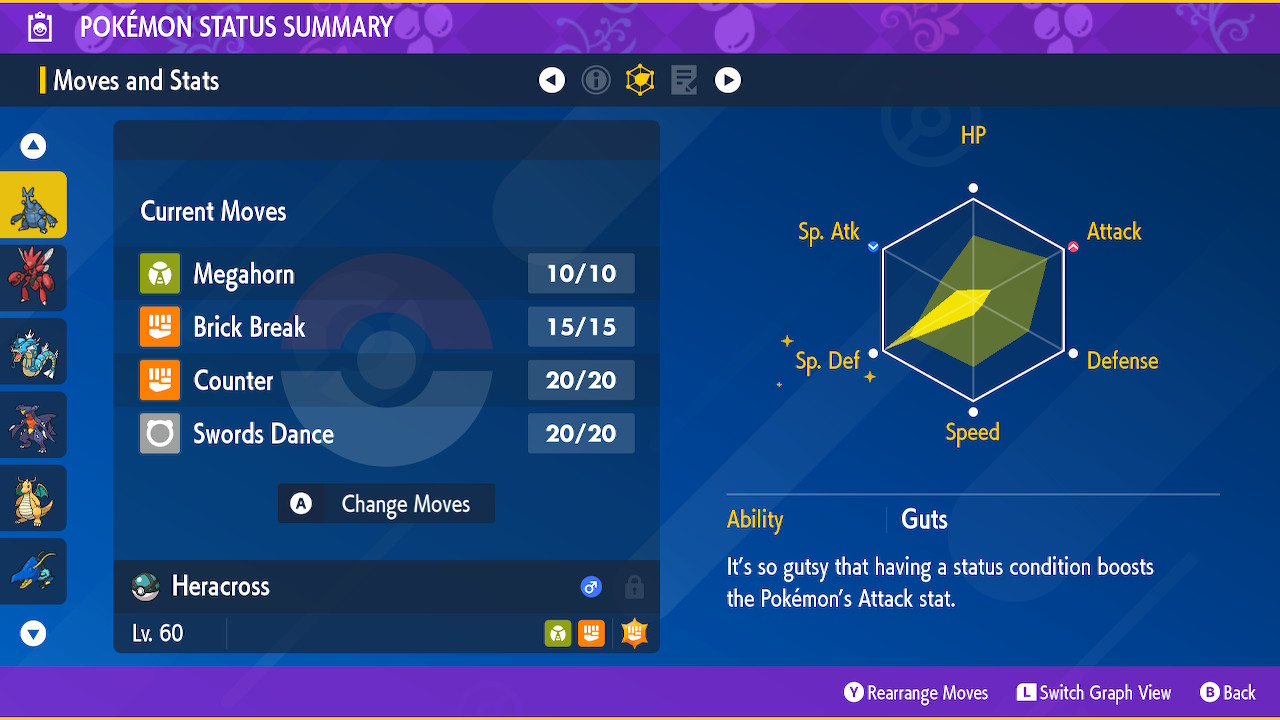1280x720 pixels.
Task: Click the Bug-type badge next to Lv. 60
Action: [557, 632]
